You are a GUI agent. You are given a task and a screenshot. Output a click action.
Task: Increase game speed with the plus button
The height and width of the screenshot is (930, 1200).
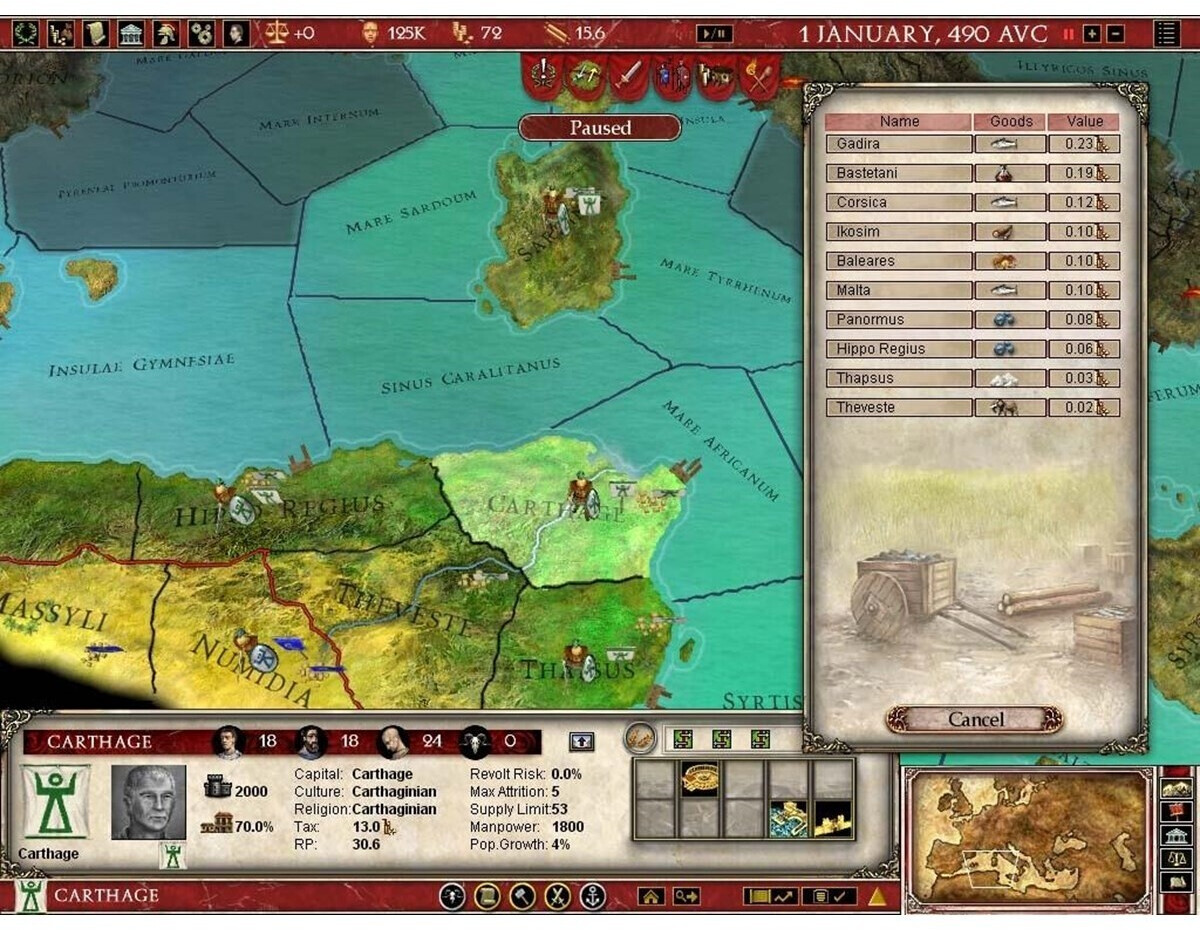1092,34
